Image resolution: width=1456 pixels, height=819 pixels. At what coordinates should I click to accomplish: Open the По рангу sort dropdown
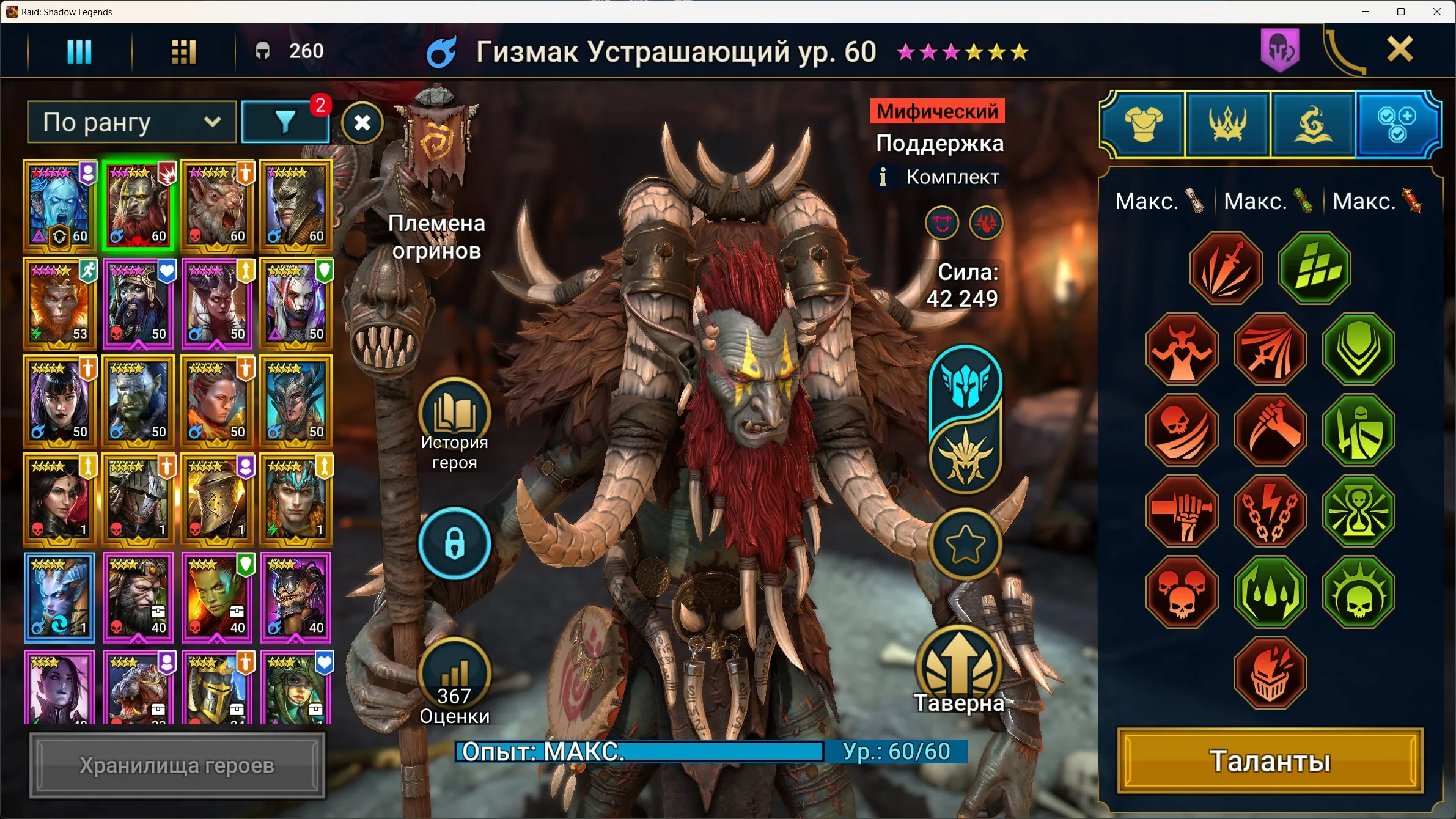pos(131,122)
